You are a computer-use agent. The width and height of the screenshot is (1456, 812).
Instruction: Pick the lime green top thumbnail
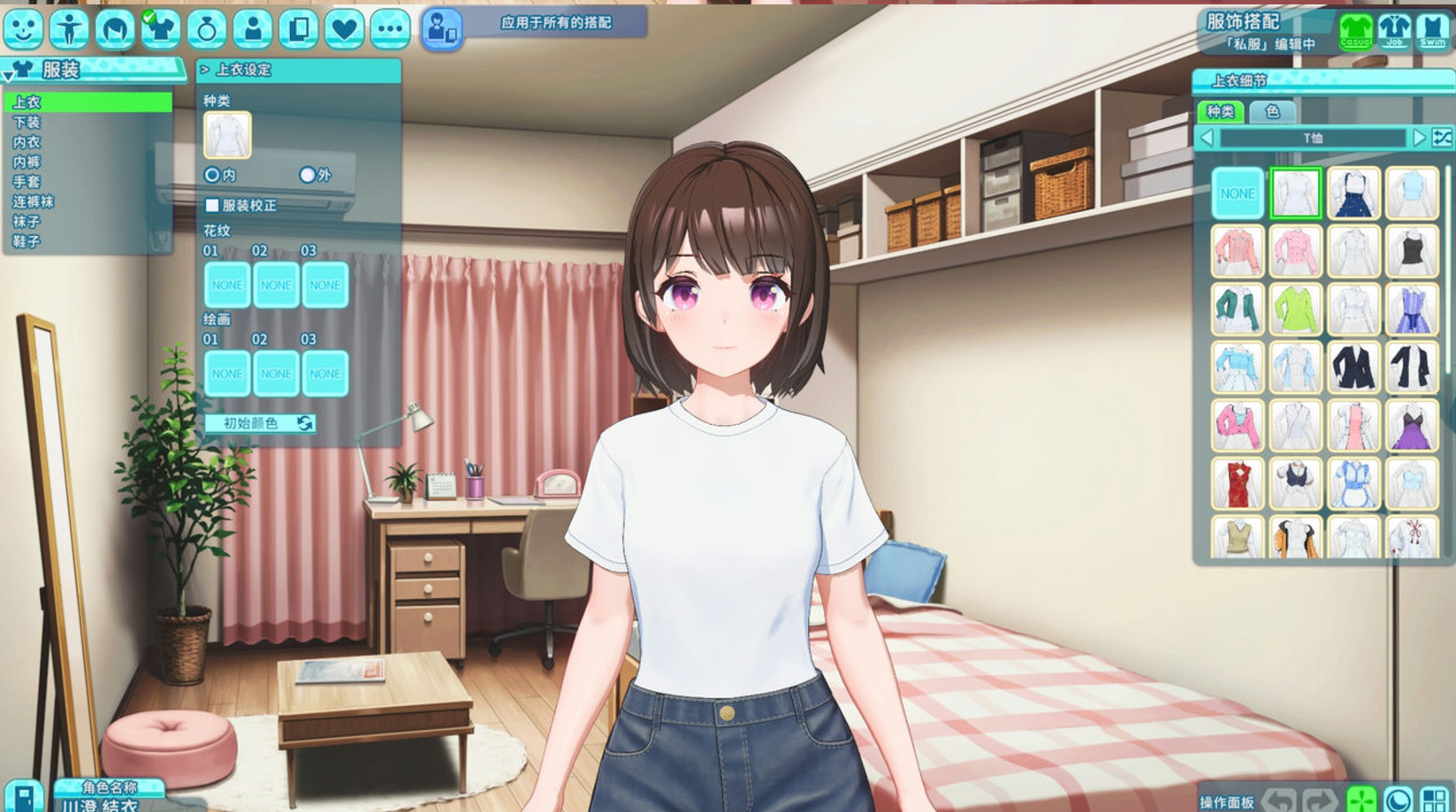click(x=1295, y=309)
